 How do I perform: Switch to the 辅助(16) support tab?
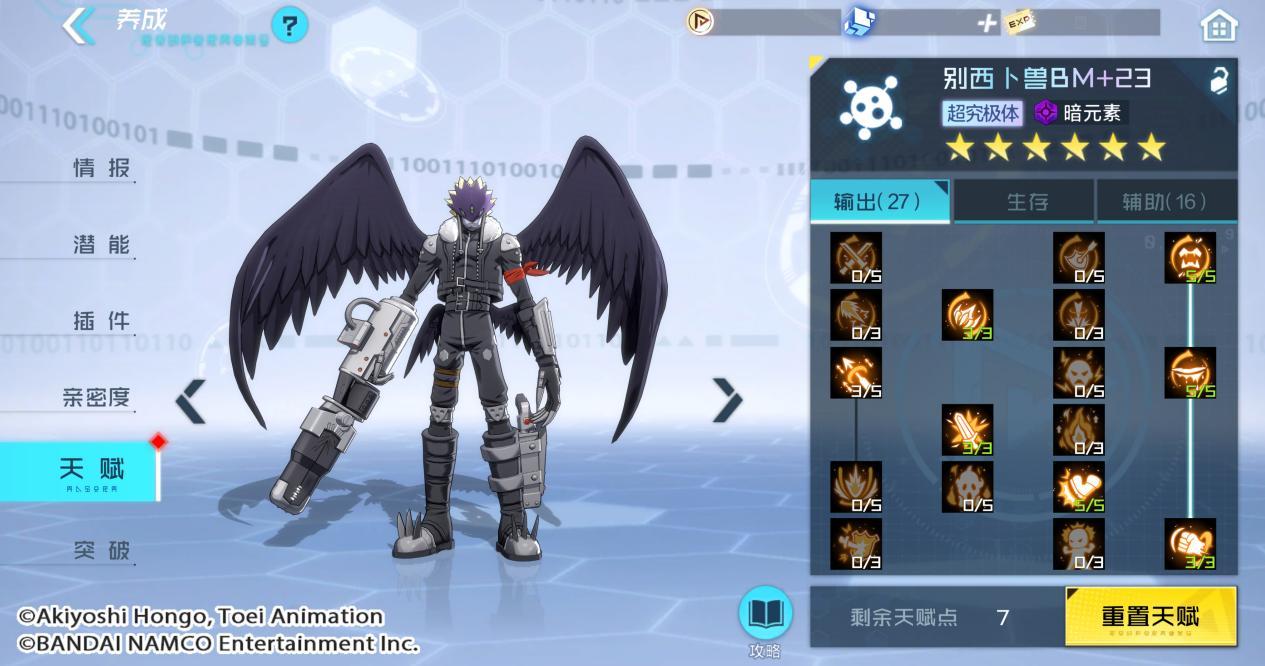(1165, 202)
